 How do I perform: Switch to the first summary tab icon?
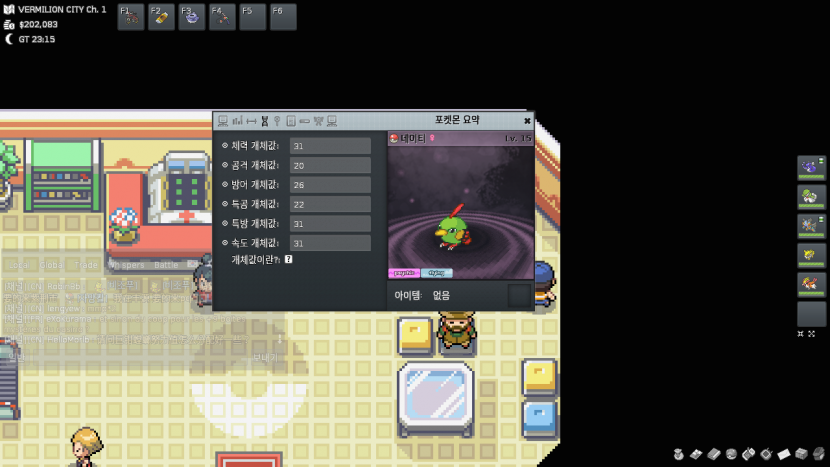[223, 121]
